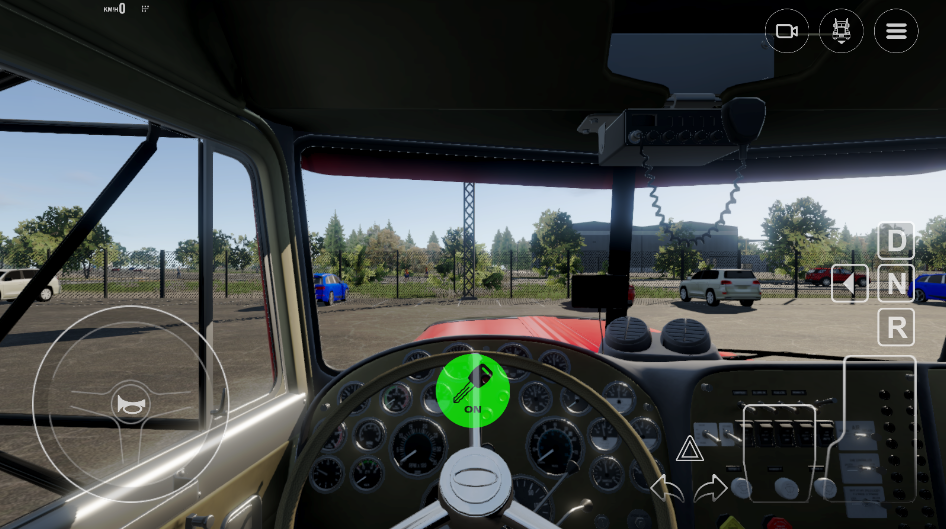946x529 pixels.
Task: Activate the left turn signal arrow
Action: click(666, 489)
